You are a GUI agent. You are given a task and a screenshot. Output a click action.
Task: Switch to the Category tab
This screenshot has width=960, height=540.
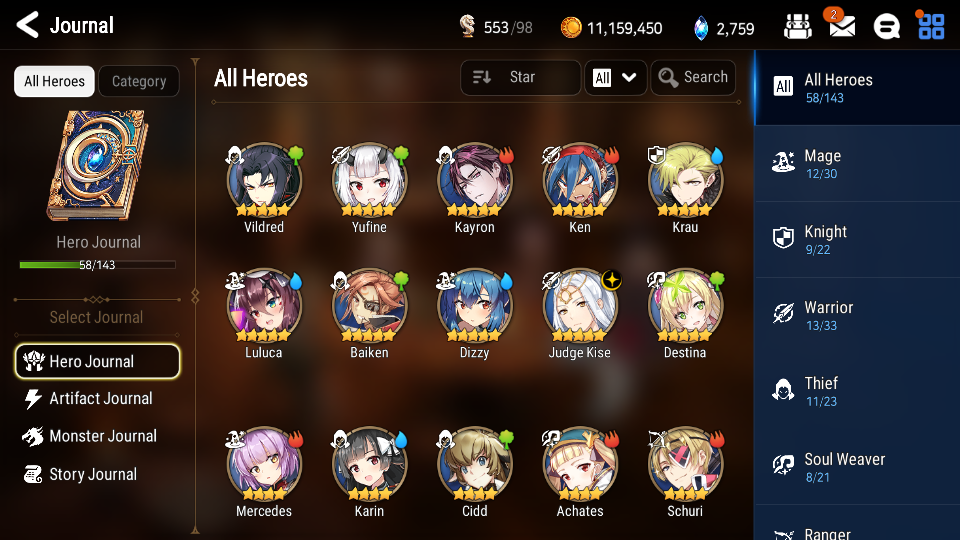[x=139, y=82]
